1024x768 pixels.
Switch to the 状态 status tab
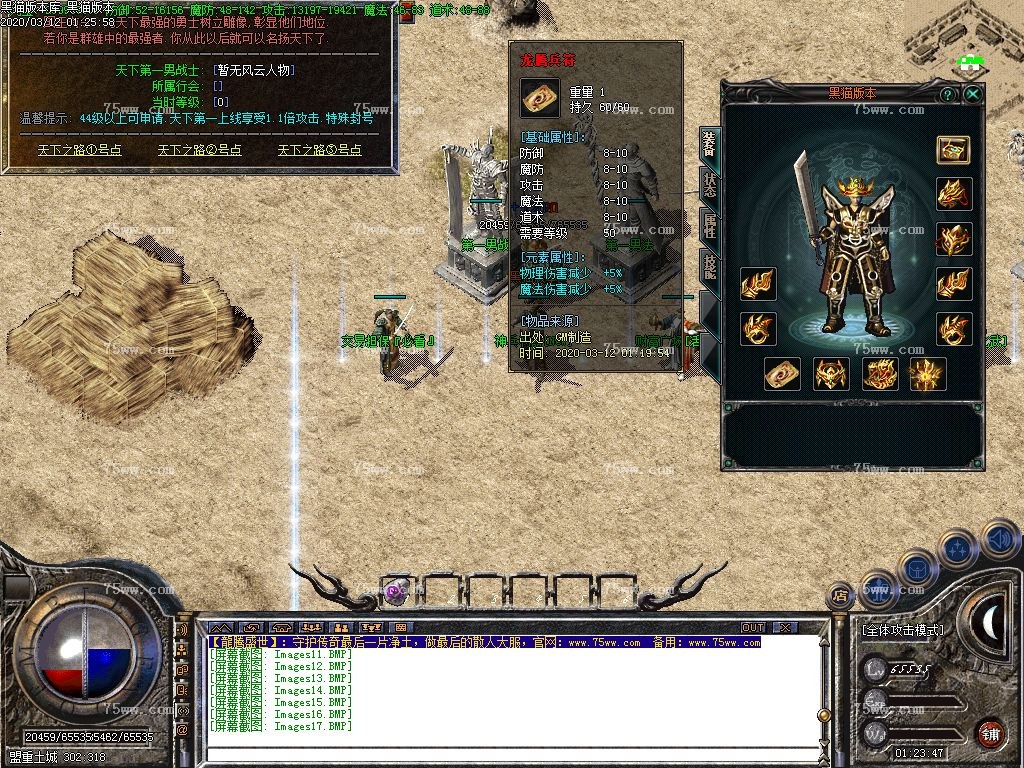pos(709,186)
